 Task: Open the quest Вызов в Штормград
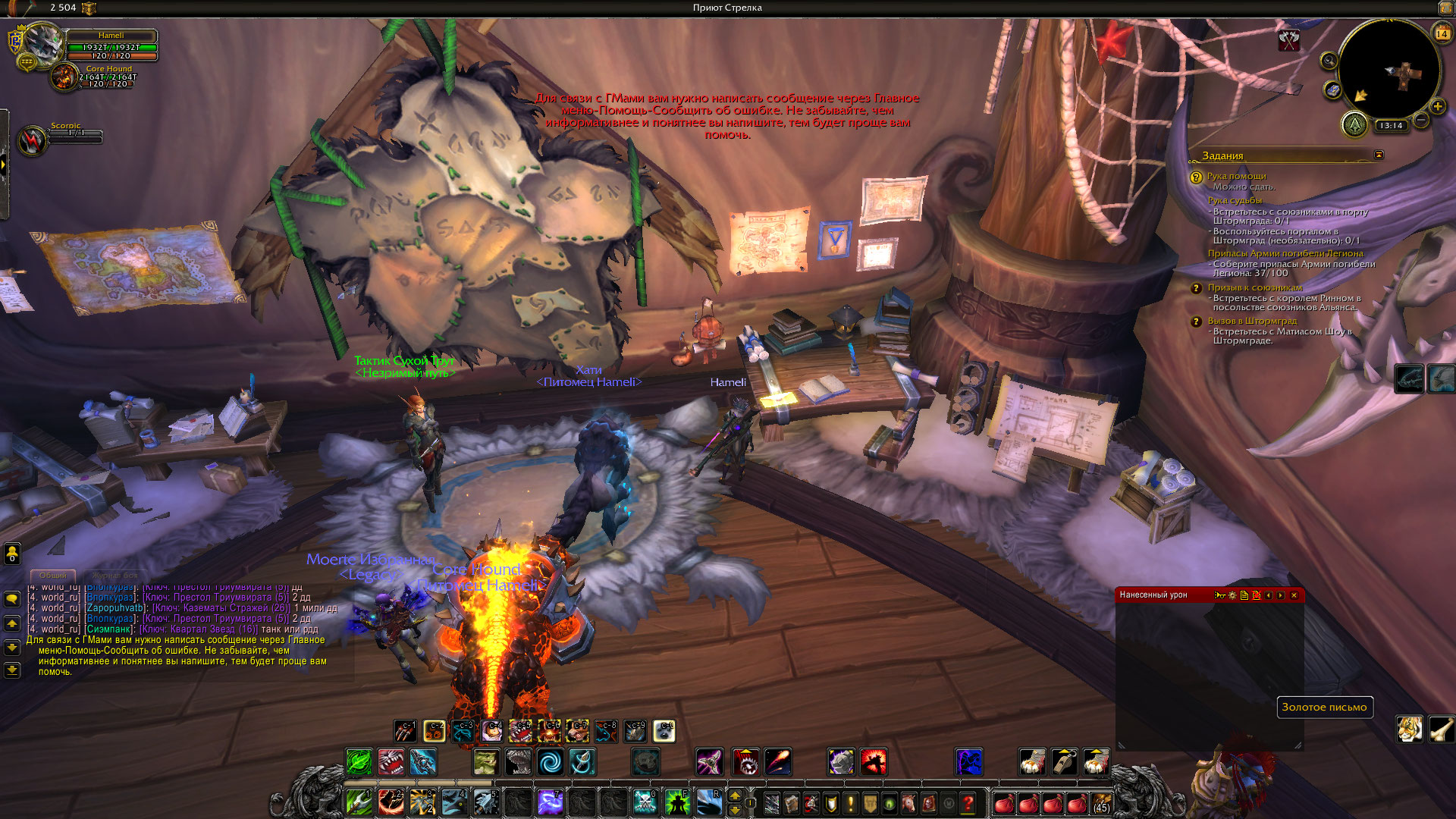point(1252,321)
